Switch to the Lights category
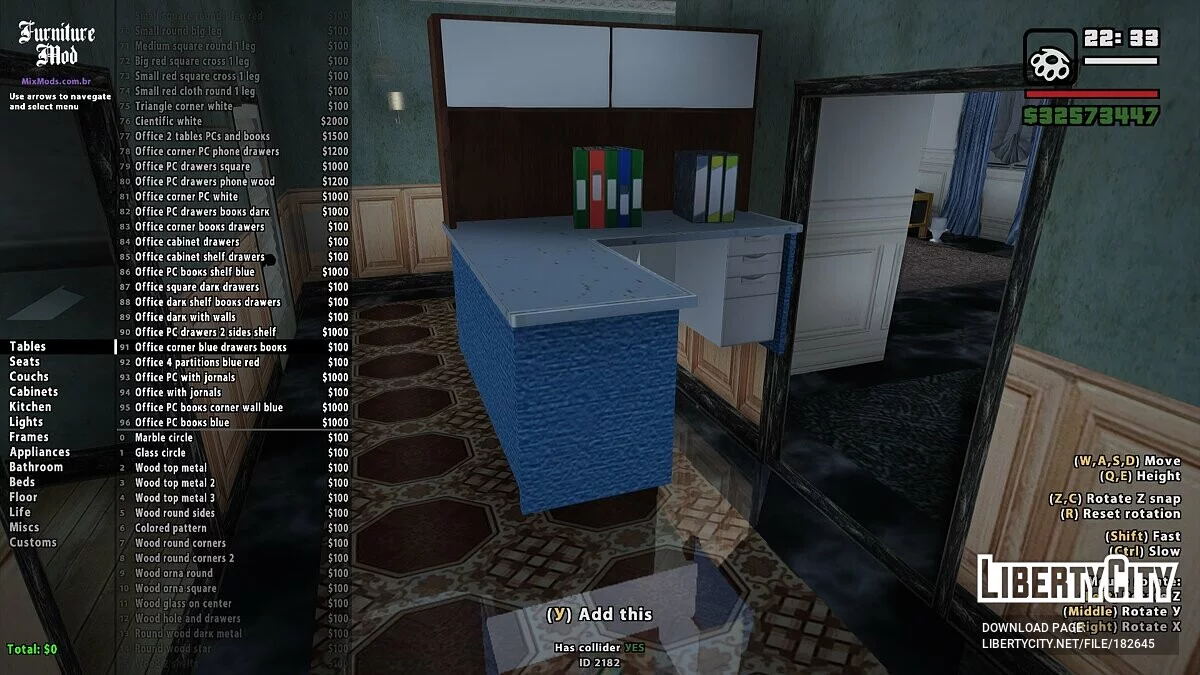Image resolution: width=1200 pixels, height=675 pixels. (26, 422)
